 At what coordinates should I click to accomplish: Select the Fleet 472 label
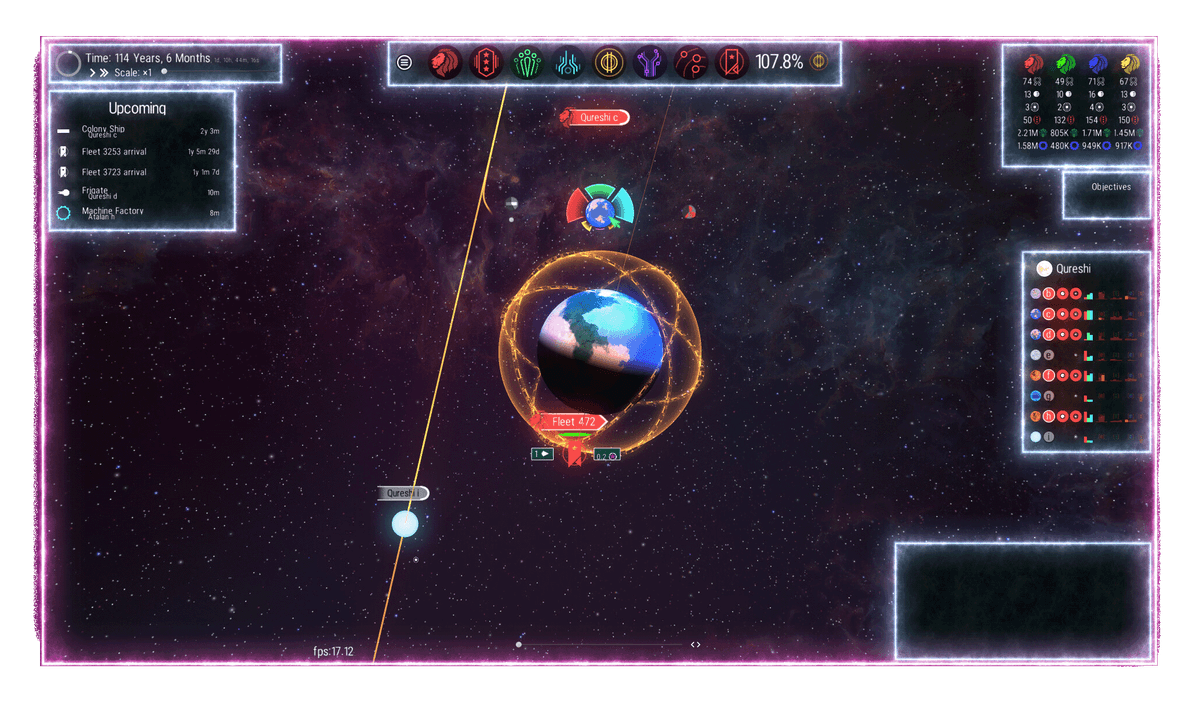573,422
